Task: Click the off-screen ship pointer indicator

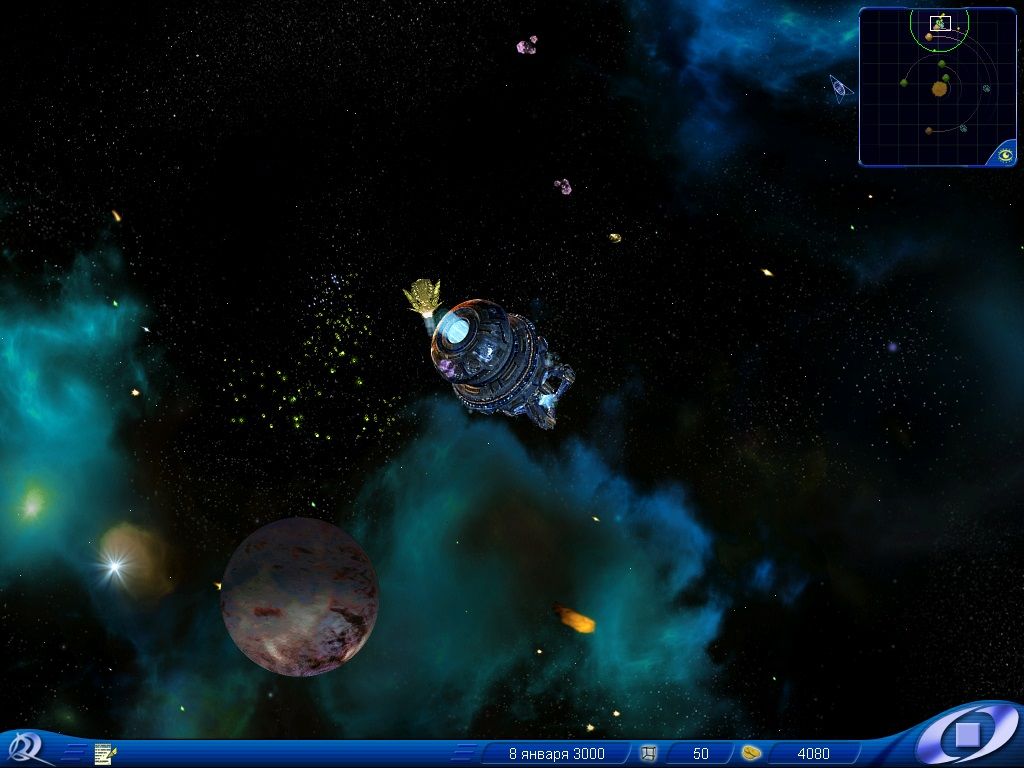Action: point(840,89)
